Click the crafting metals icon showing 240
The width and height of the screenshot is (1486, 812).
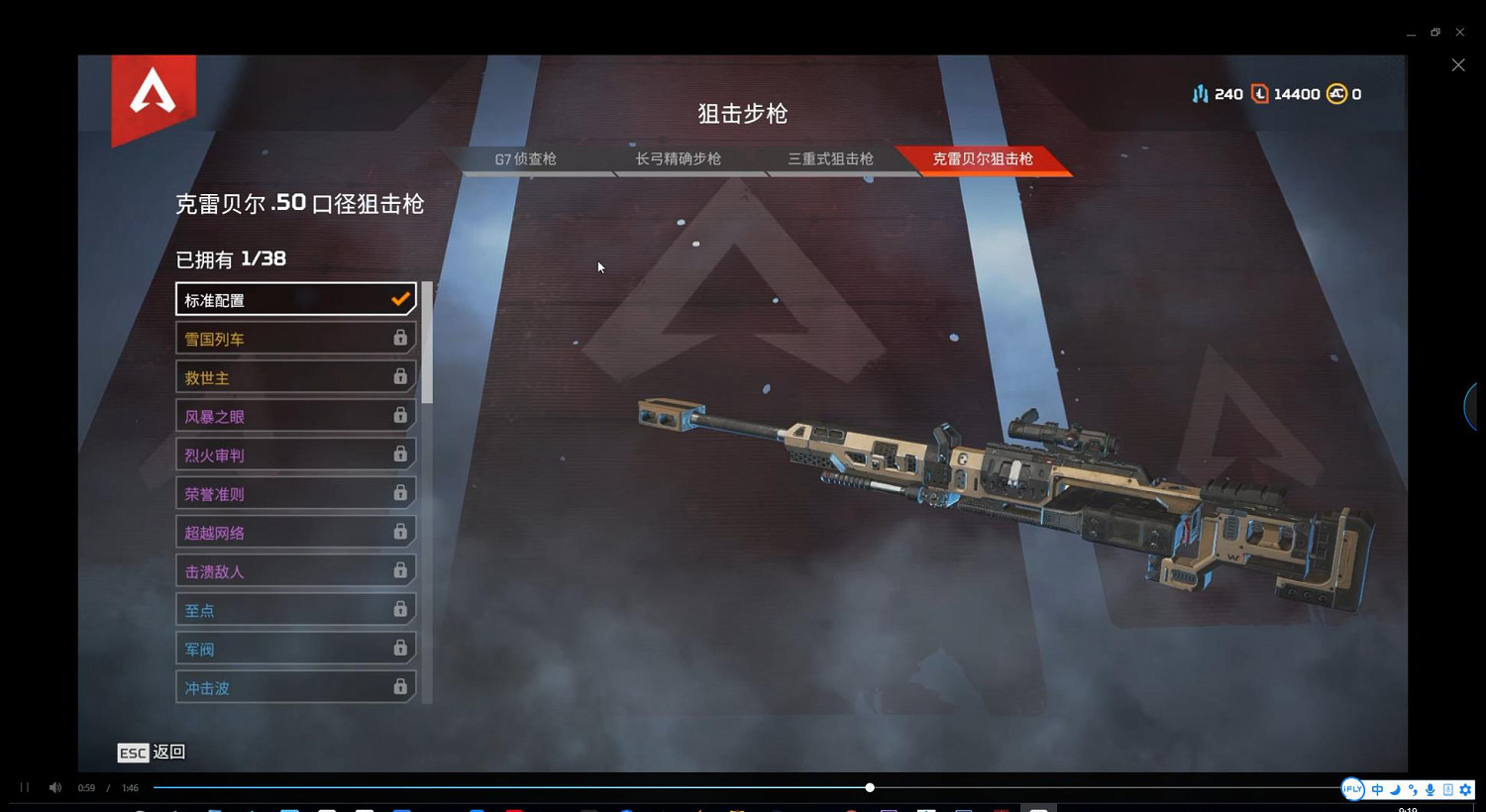pos(1200,93)
